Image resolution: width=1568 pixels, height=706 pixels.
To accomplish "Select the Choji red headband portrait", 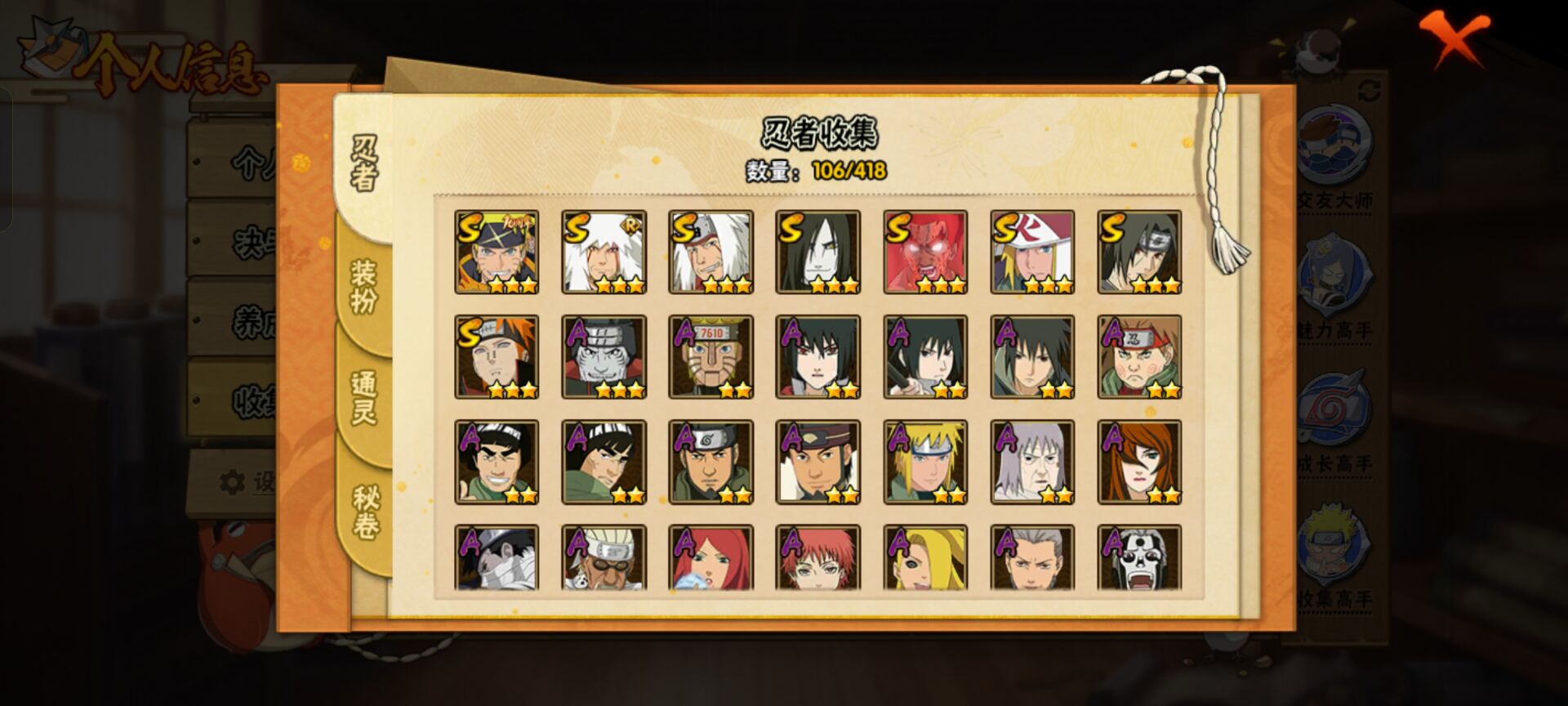I will click(1139, 357).
